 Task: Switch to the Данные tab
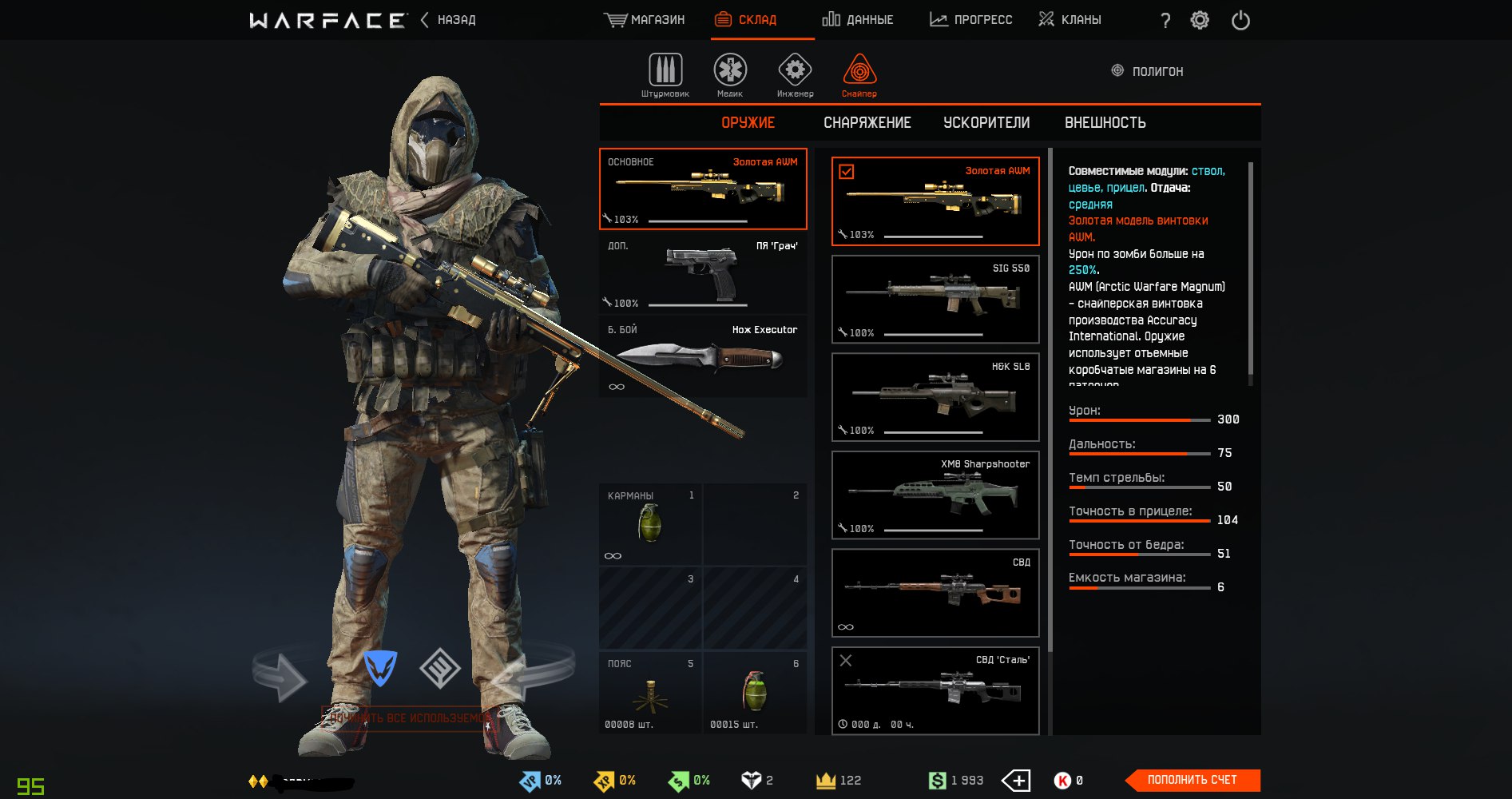point(858,20)
